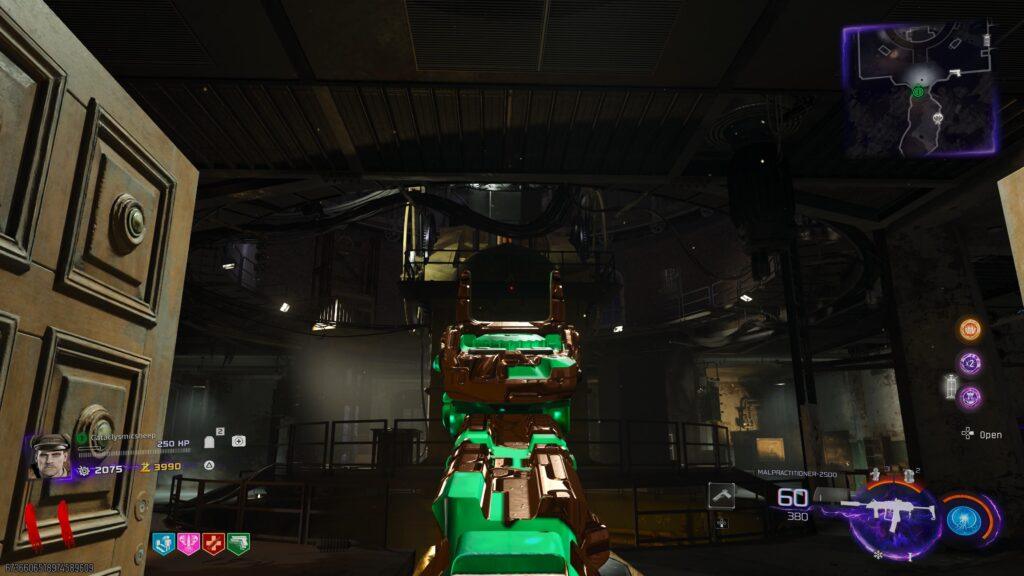Click the skull marker on the minimap
This screenshot has width=1024, height=576.
938,118
